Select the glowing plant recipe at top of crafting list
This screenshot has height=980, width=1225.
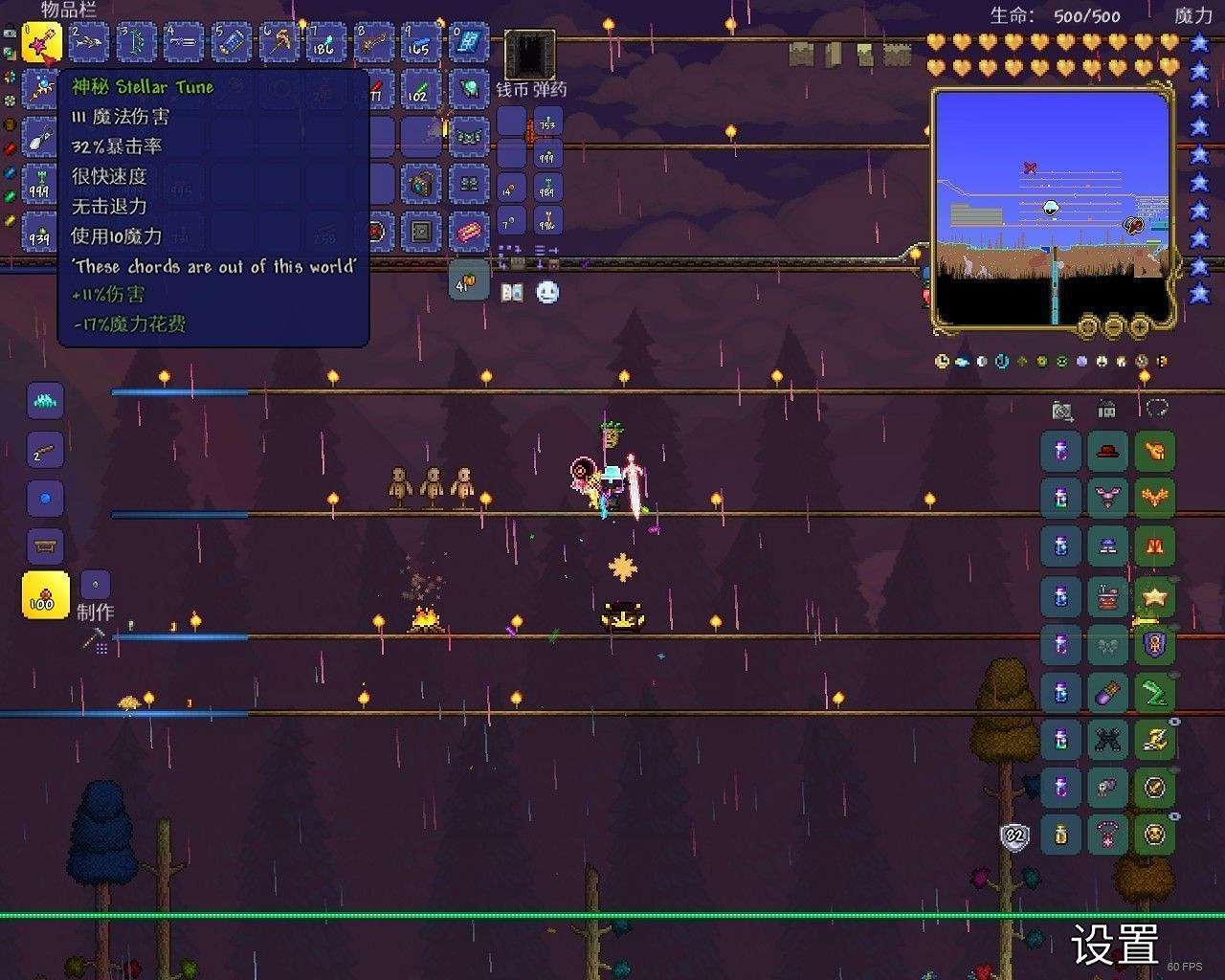(x=44, y=402)
